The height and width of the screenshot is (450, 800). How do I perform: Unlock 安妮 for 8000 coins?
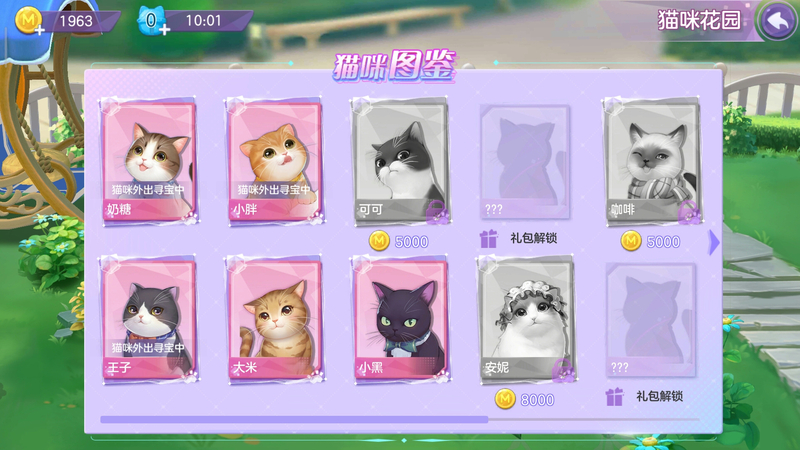tap(525, 399)
